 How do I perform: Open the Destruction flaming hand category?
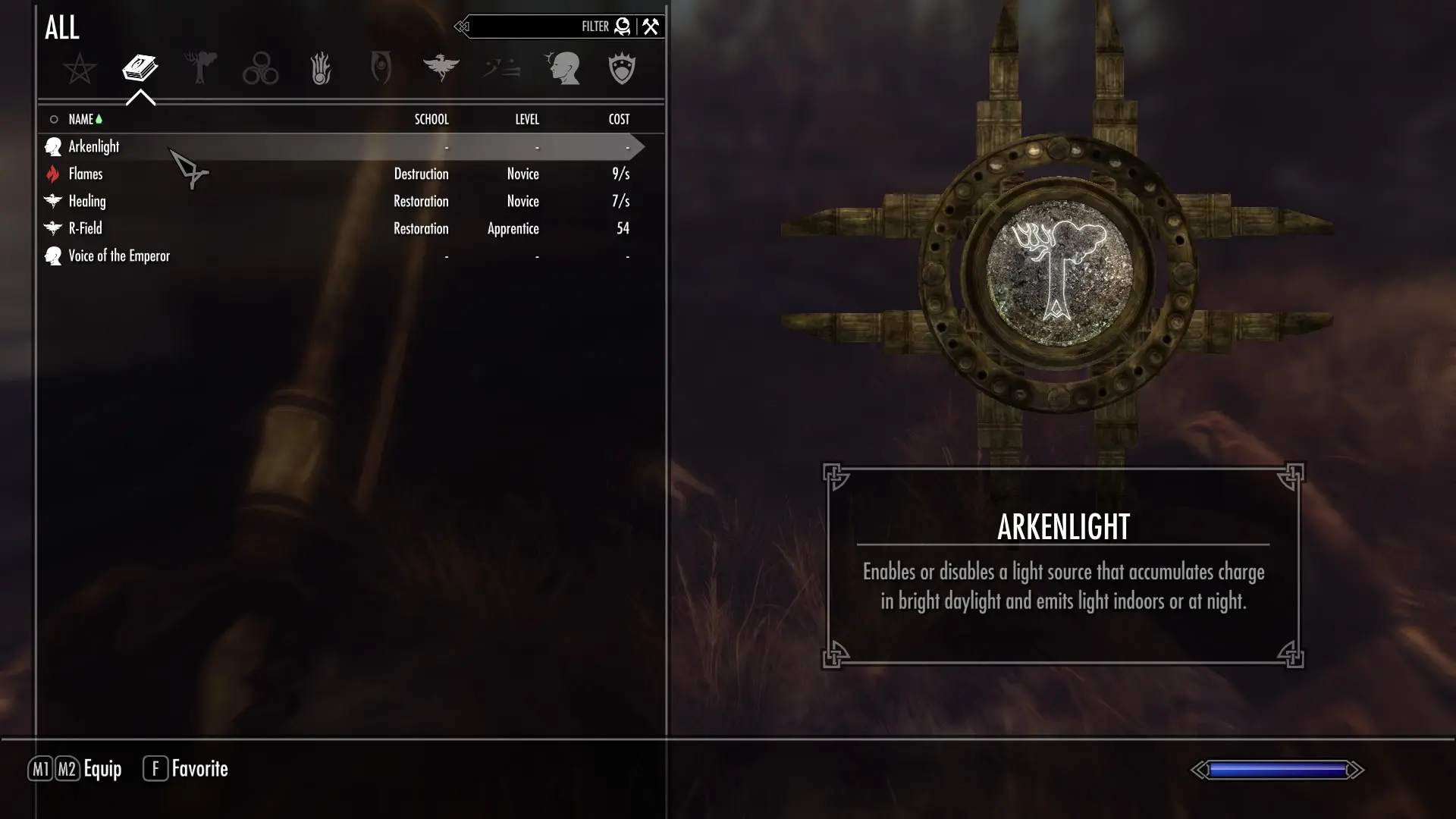[x=321, y=69]
